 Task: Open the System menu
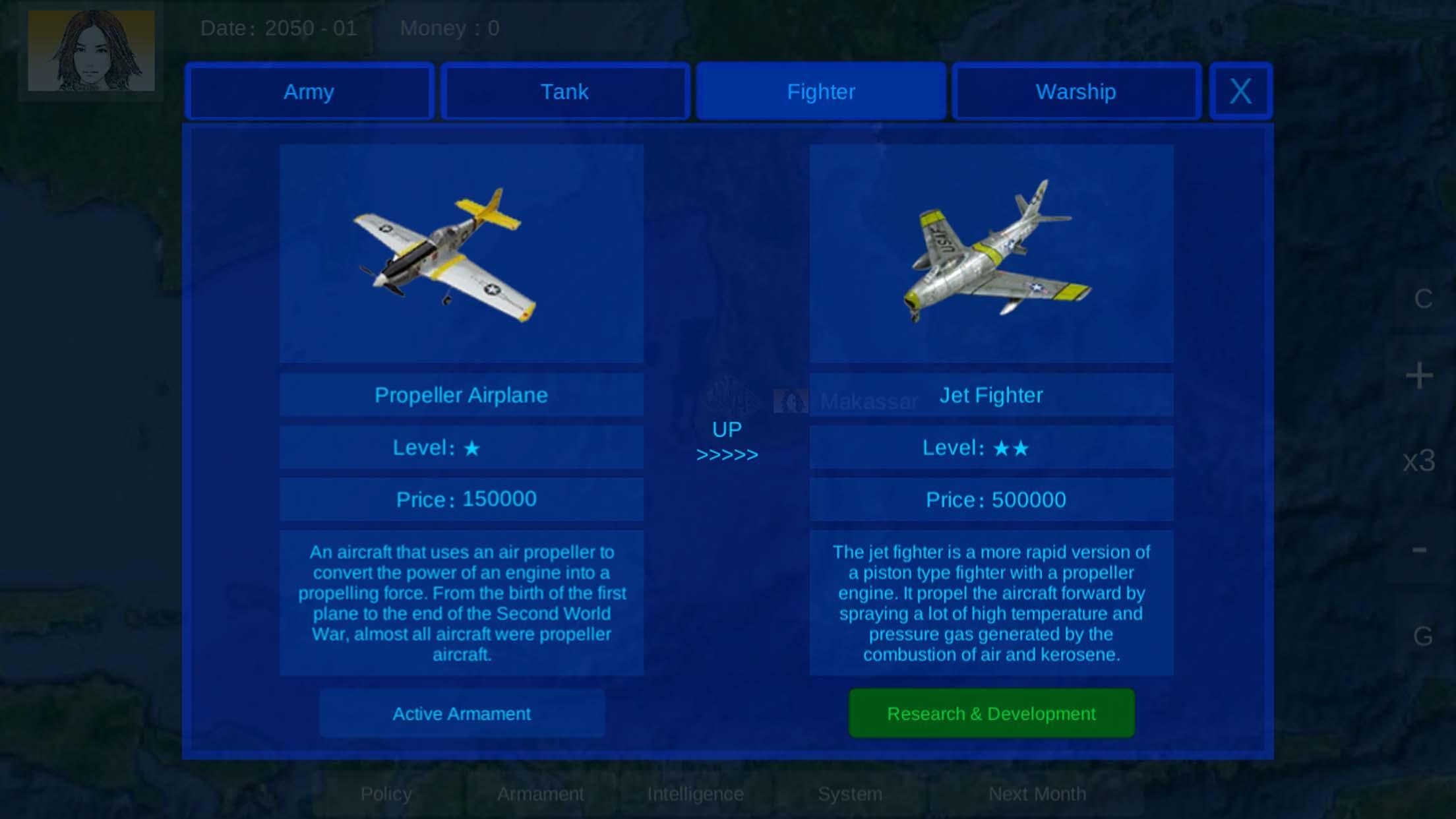coord(849,794)
